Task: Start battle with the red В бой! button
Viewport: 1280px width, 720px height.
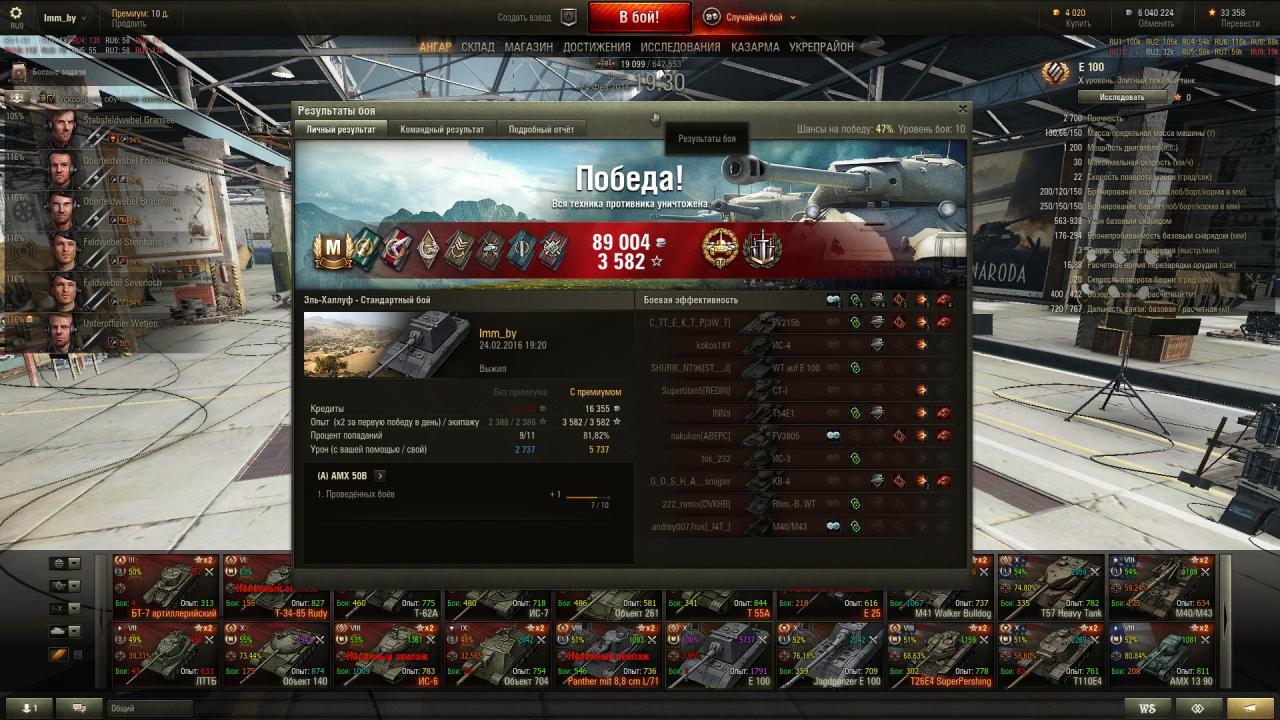Action: point(639,17)
